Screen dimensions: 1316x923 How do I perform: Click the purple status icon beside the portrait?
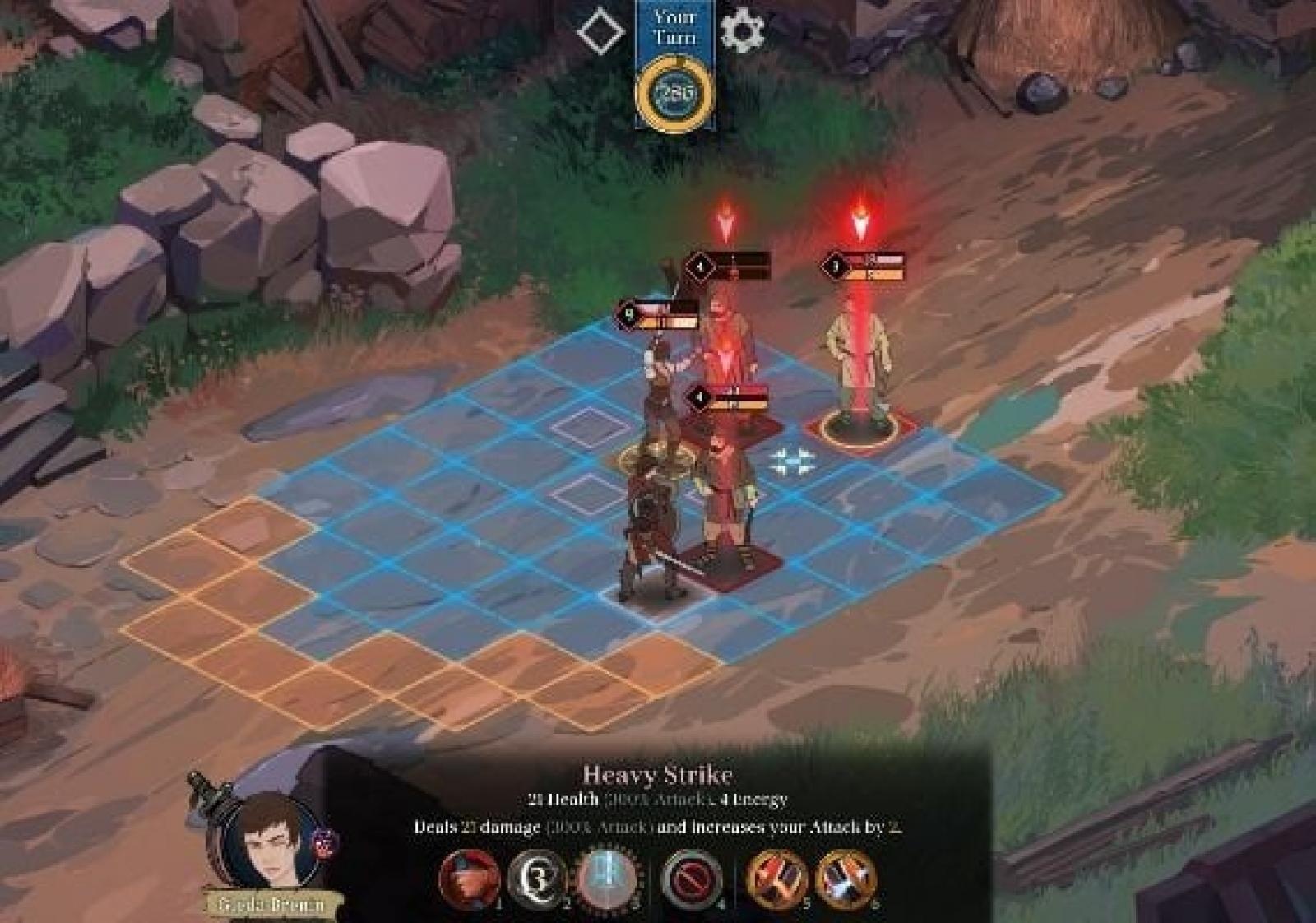[x=322, y=841]
